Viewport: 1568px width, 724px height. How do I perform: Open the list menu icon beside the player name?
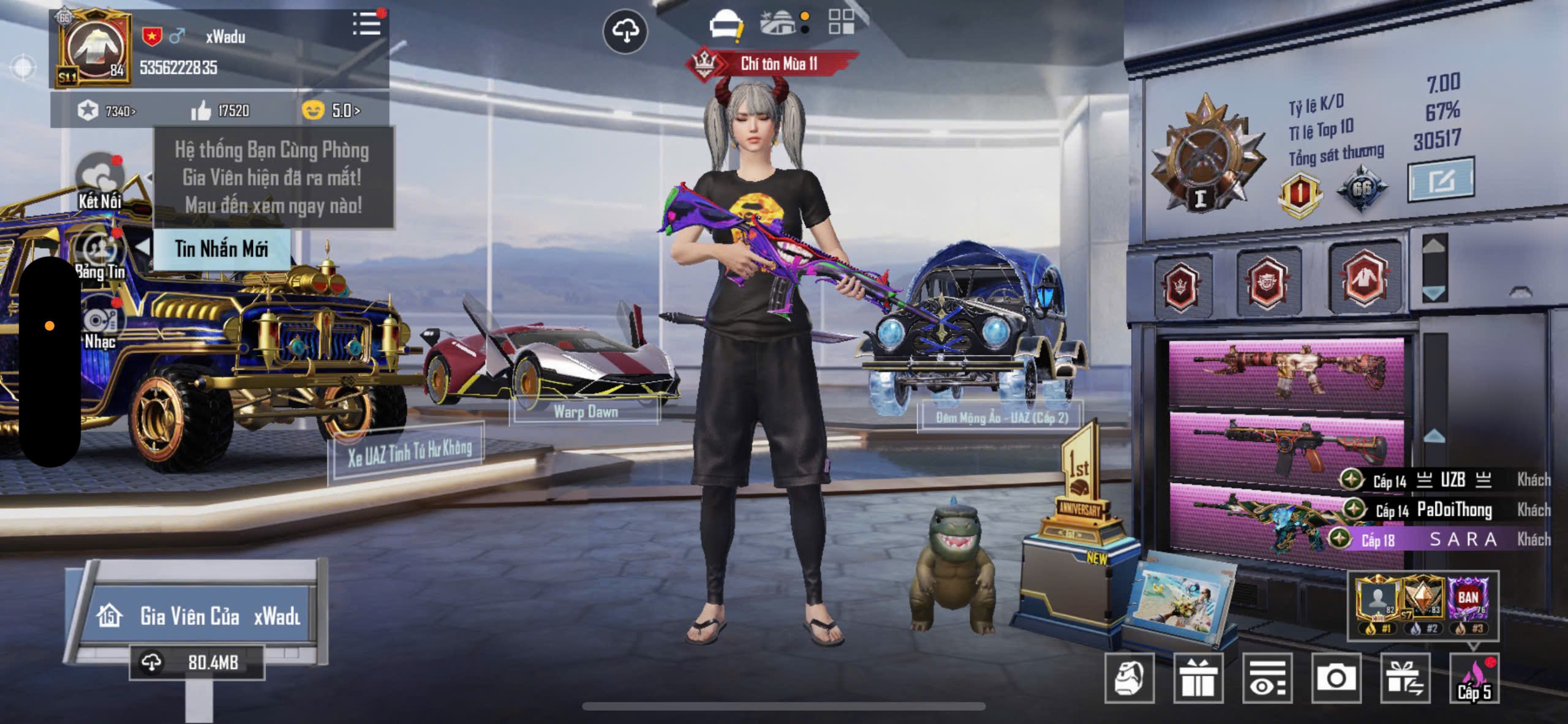pyautogui.click(x=367, y=25)
